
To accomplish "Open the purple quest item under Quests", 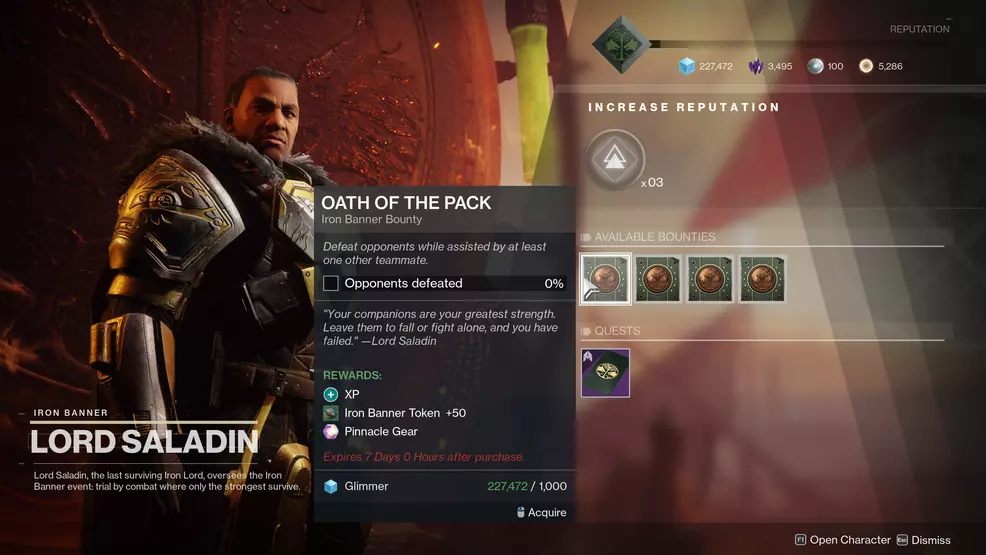I will pyautogui.click(x=605, y=373).
